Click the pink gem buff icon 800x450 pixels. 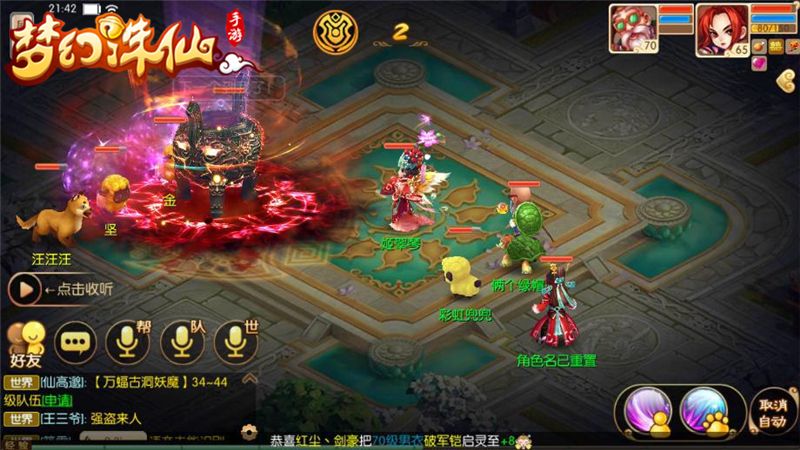coord(759,64)
